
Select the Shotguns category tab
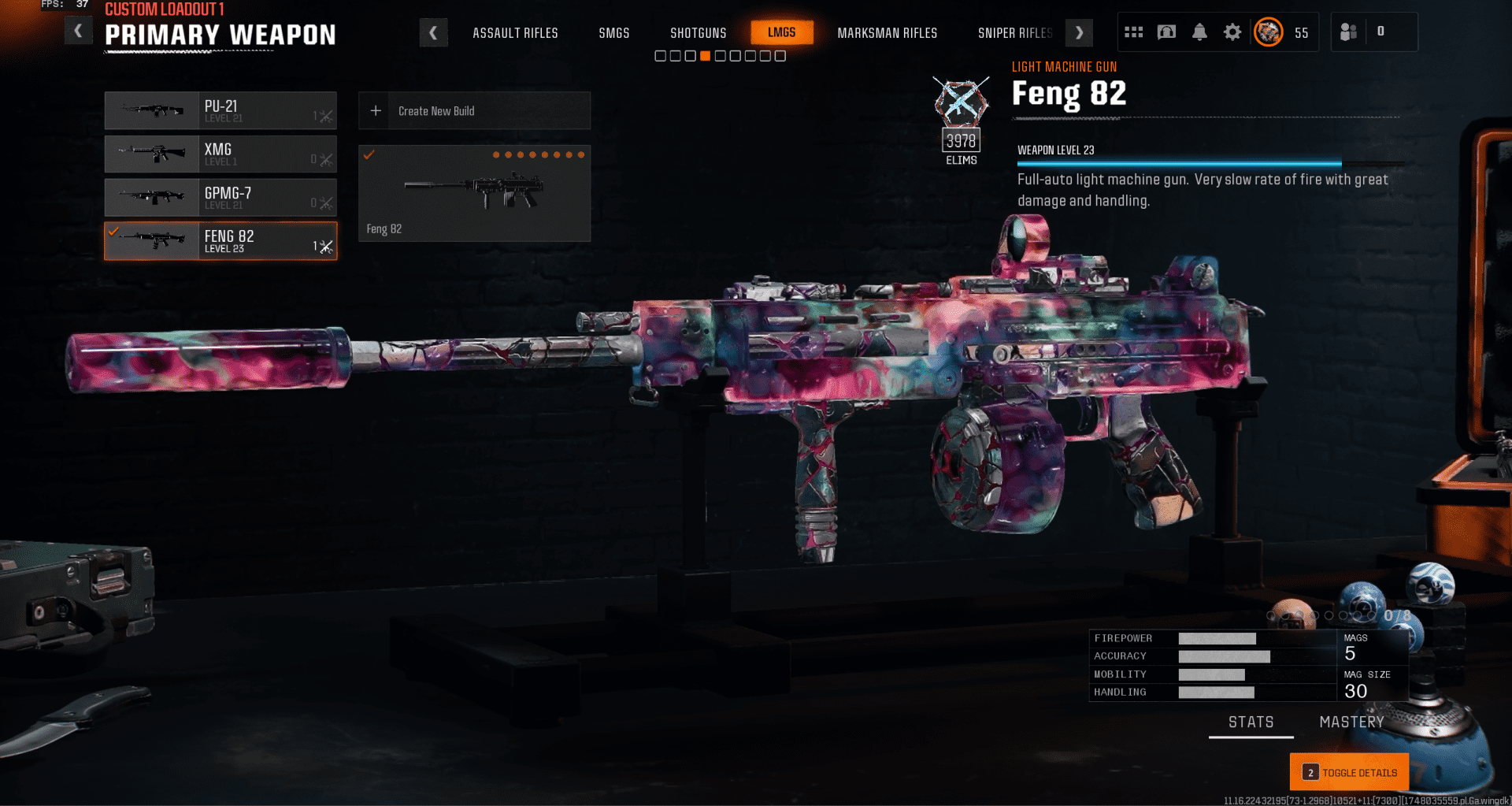click(x=698, y=33)
